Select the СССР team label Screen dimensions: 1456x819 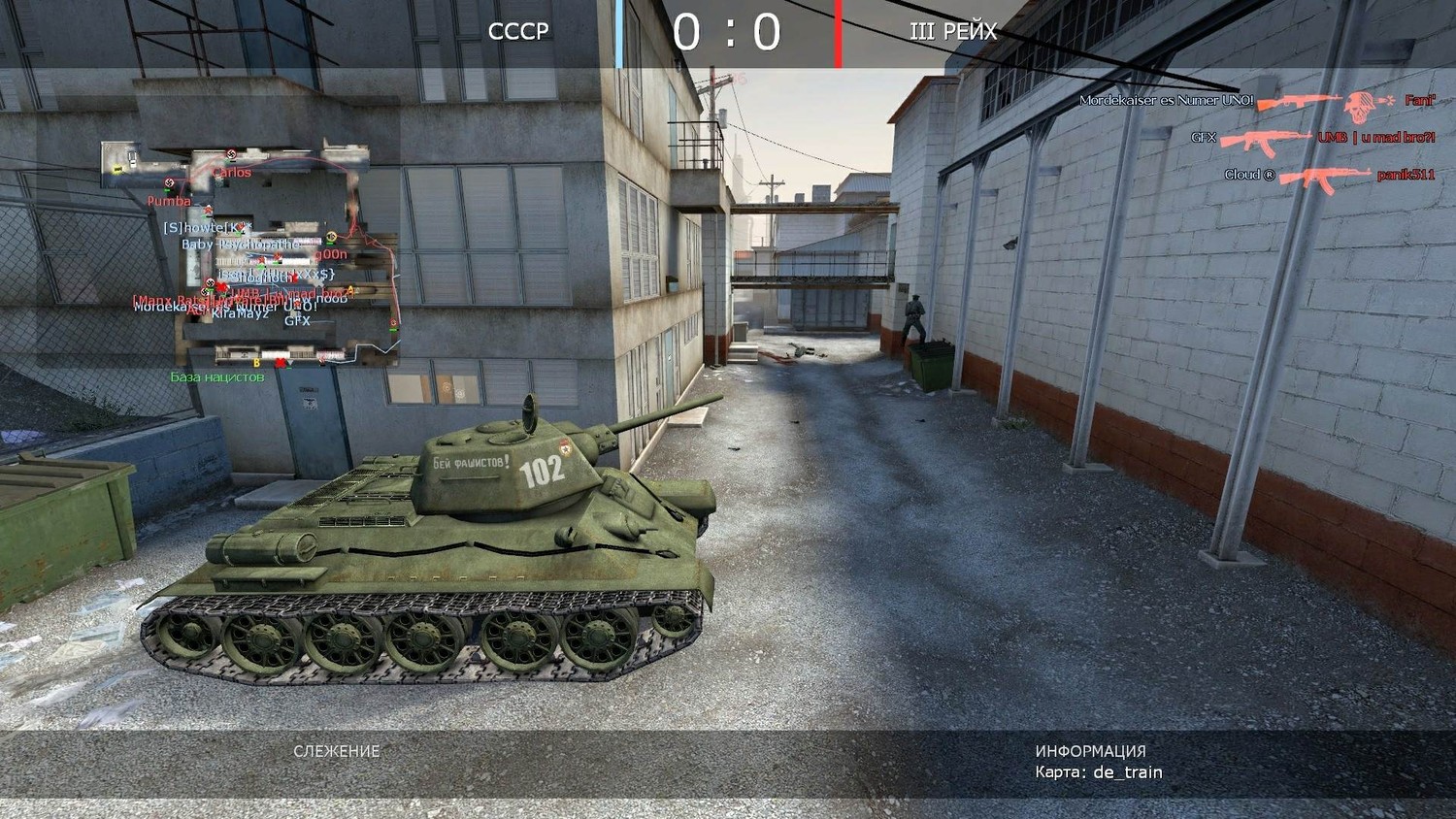point(518,32)
